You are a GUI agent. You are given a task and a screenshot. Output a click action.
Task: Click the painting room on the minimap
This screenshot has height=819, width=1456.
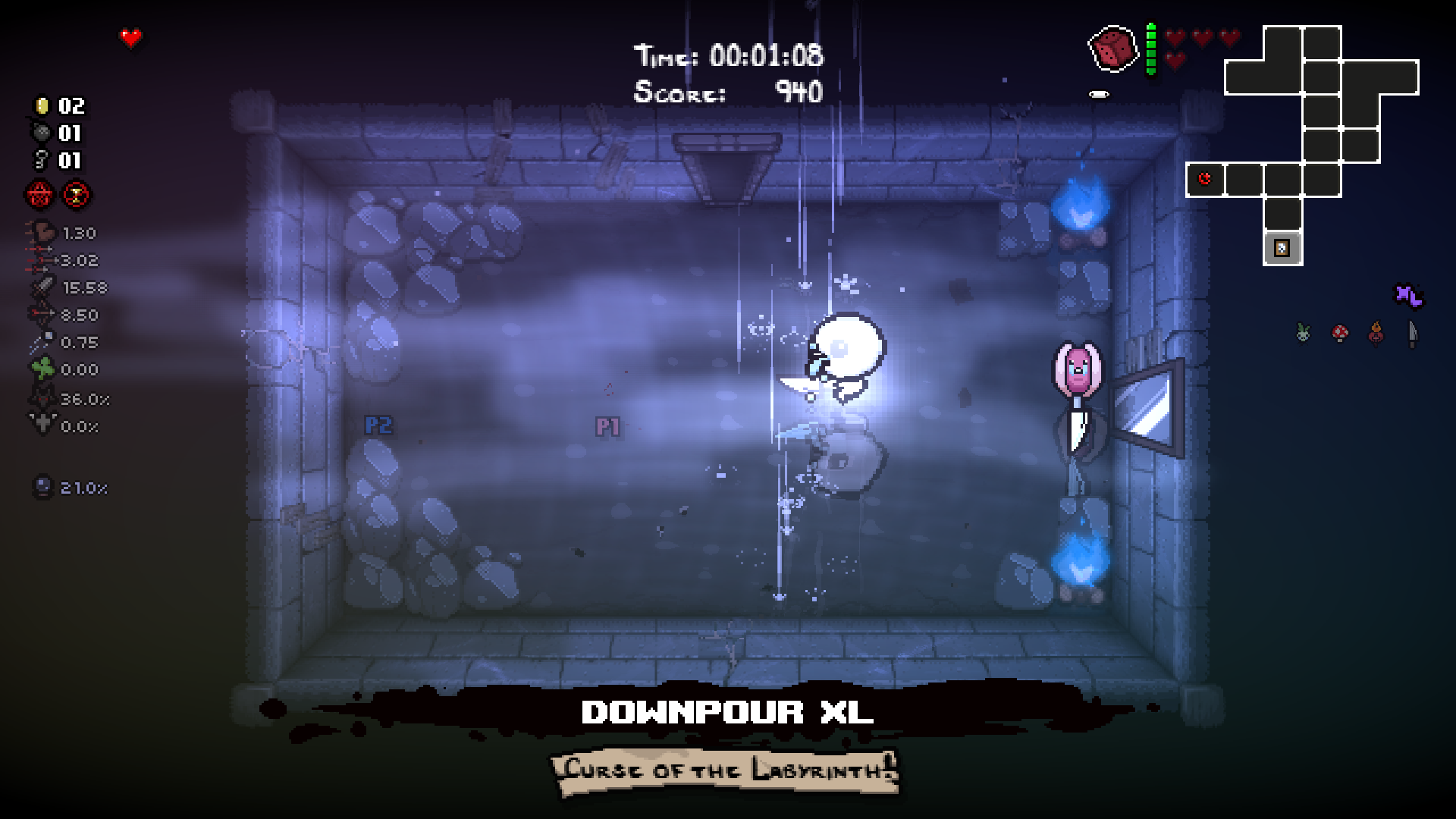pyautogui.click(x=1281, y=248)
